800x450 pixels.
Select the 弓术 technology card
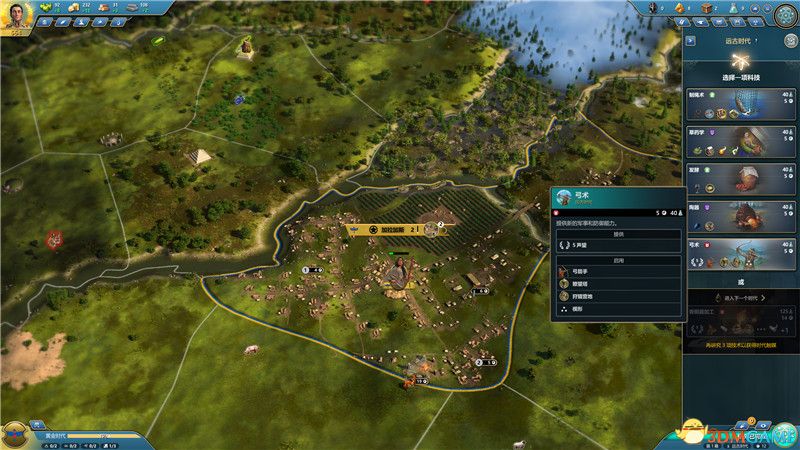click(739, 248)
